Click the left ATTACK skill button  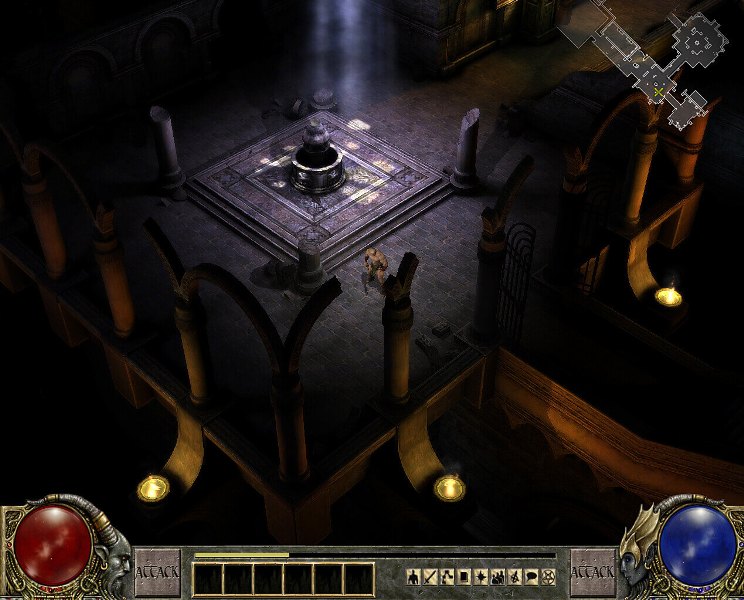pyautogui.click(x=158, y=573)
